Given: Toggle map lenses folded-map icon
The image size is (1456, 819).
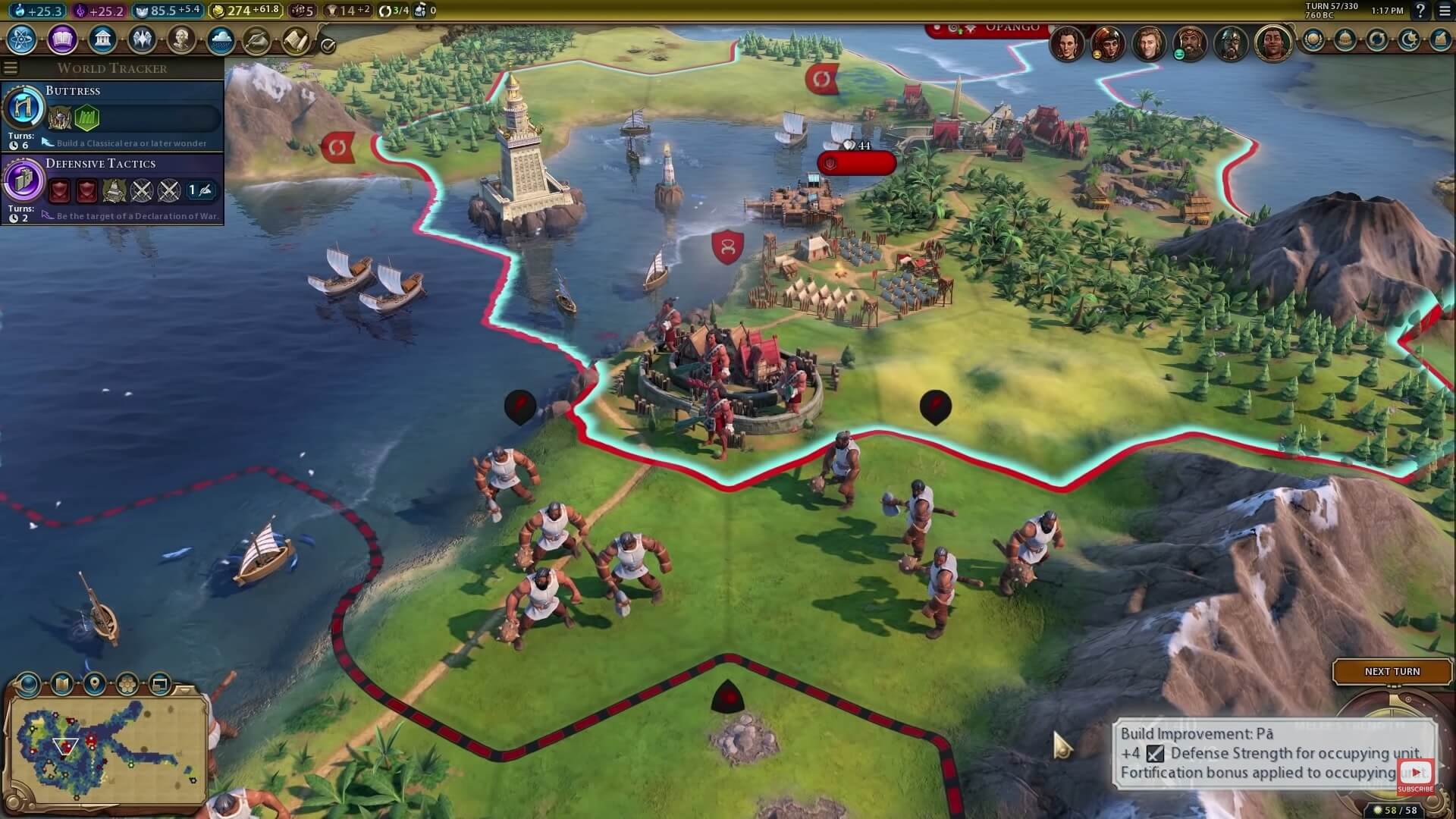Looking at the screenshot, I should [61, 685].
